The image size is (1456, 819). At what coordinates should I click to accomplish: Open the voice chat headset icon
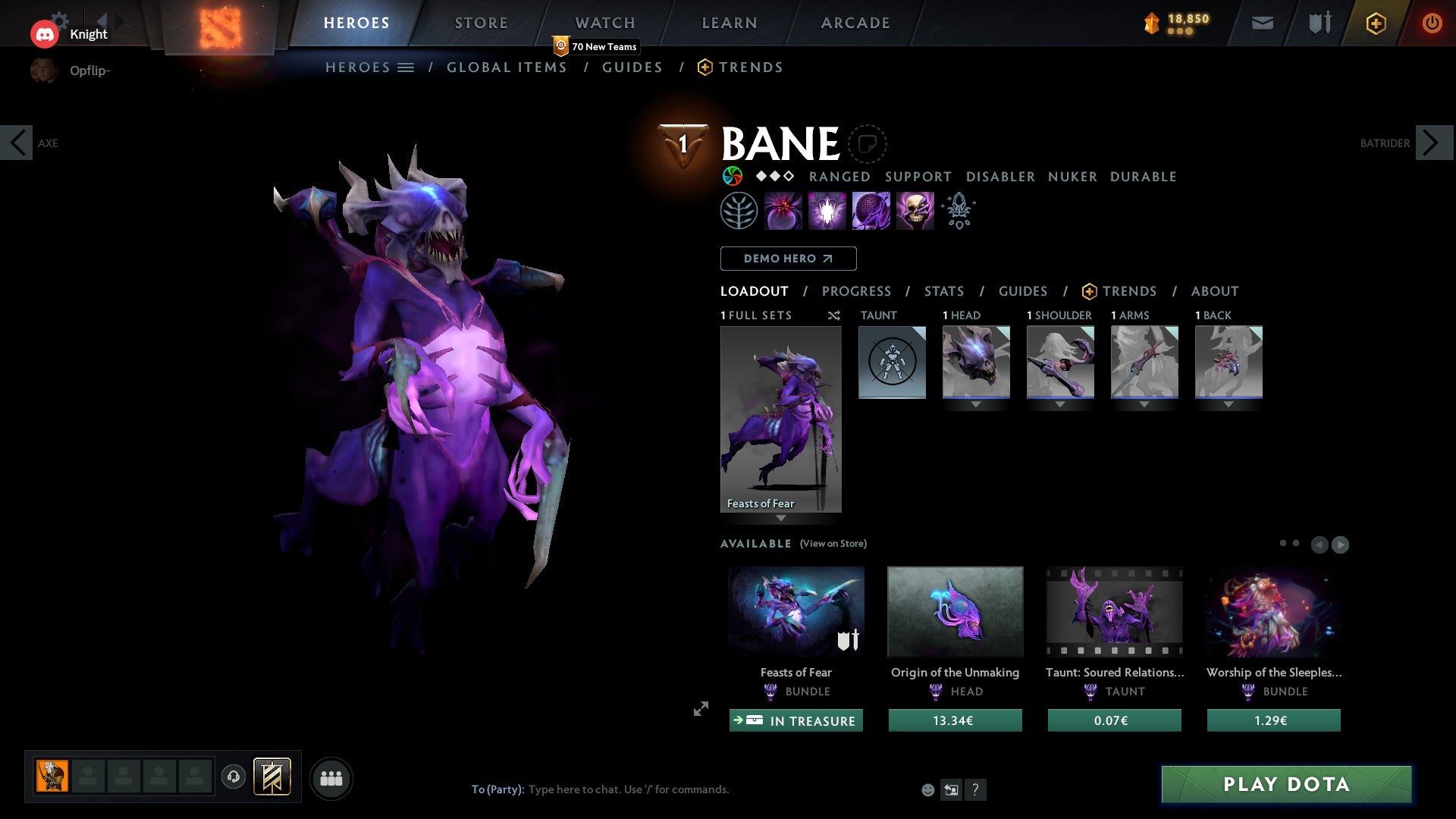(233, 777)
